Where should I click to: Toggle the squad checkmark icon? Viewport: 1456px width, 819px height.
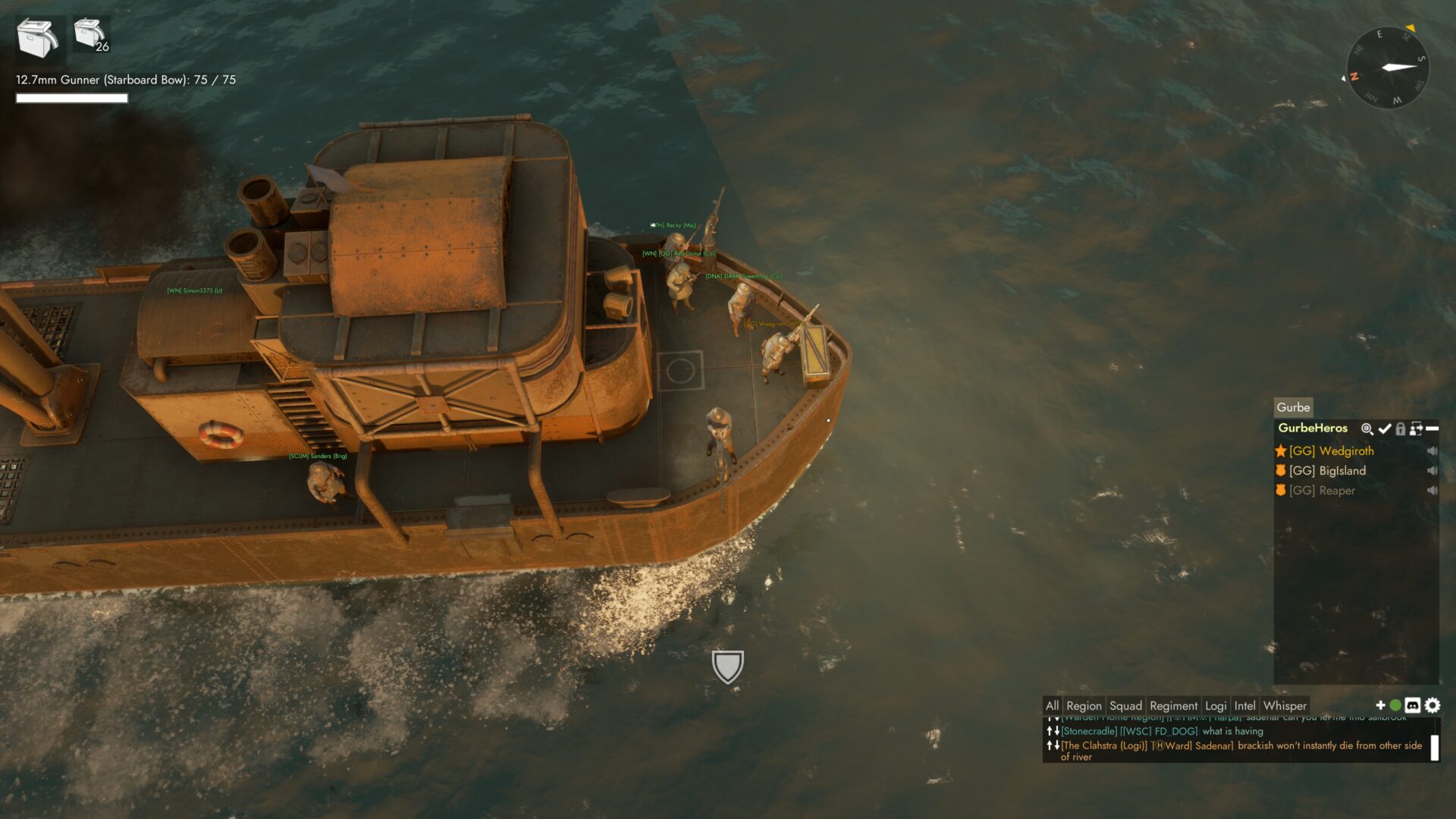(x=1385, y=429)
